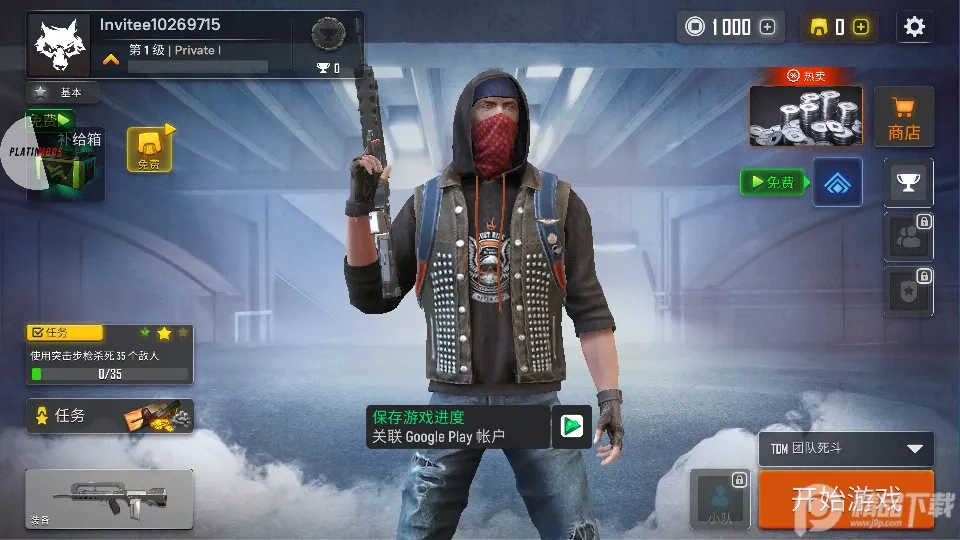Open the locked friends icon
Screen dimensions: 960x540
(x=908, y=236)
